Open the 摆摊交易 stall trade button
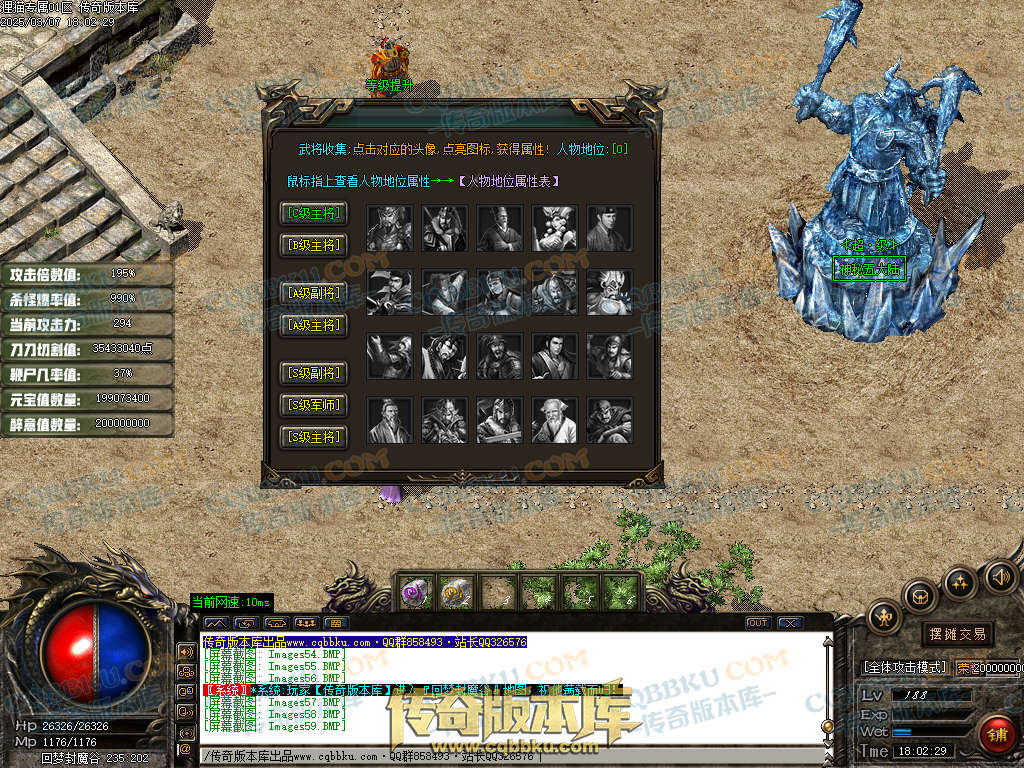 point(957,634)
